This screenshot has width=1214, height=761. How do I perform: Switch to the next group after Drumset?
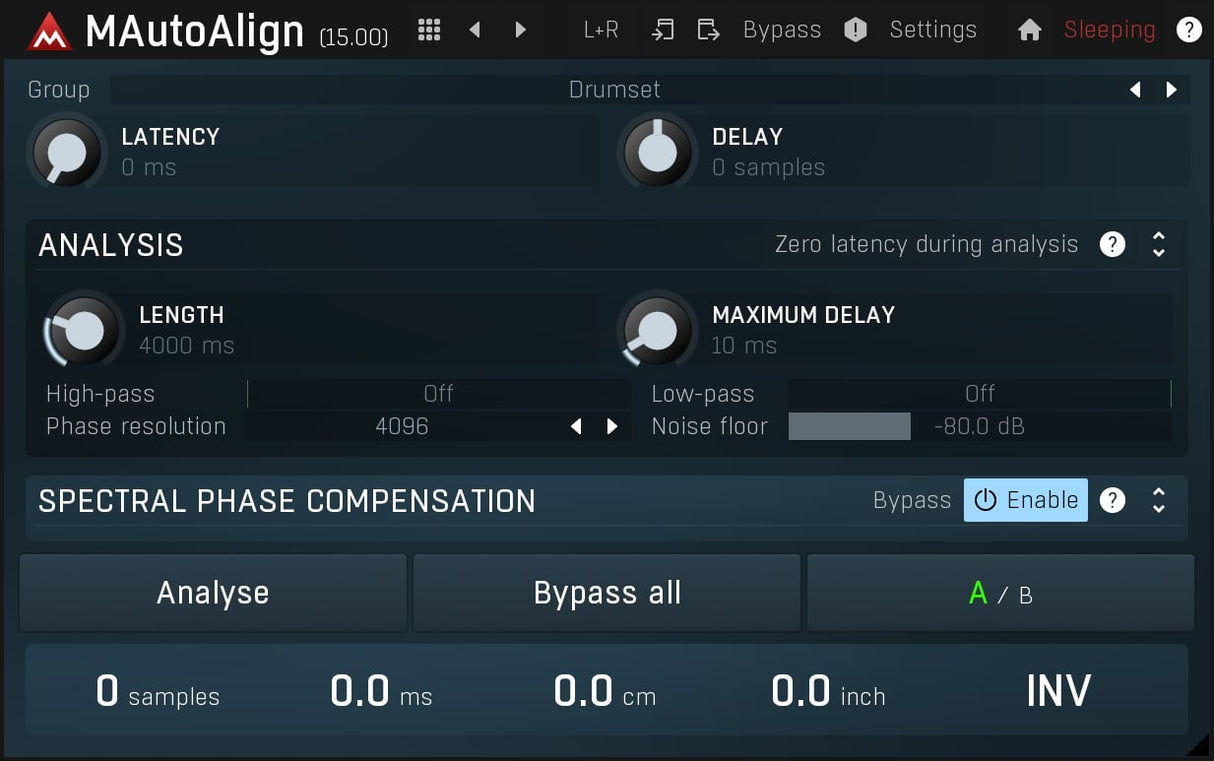[1171, 90]
